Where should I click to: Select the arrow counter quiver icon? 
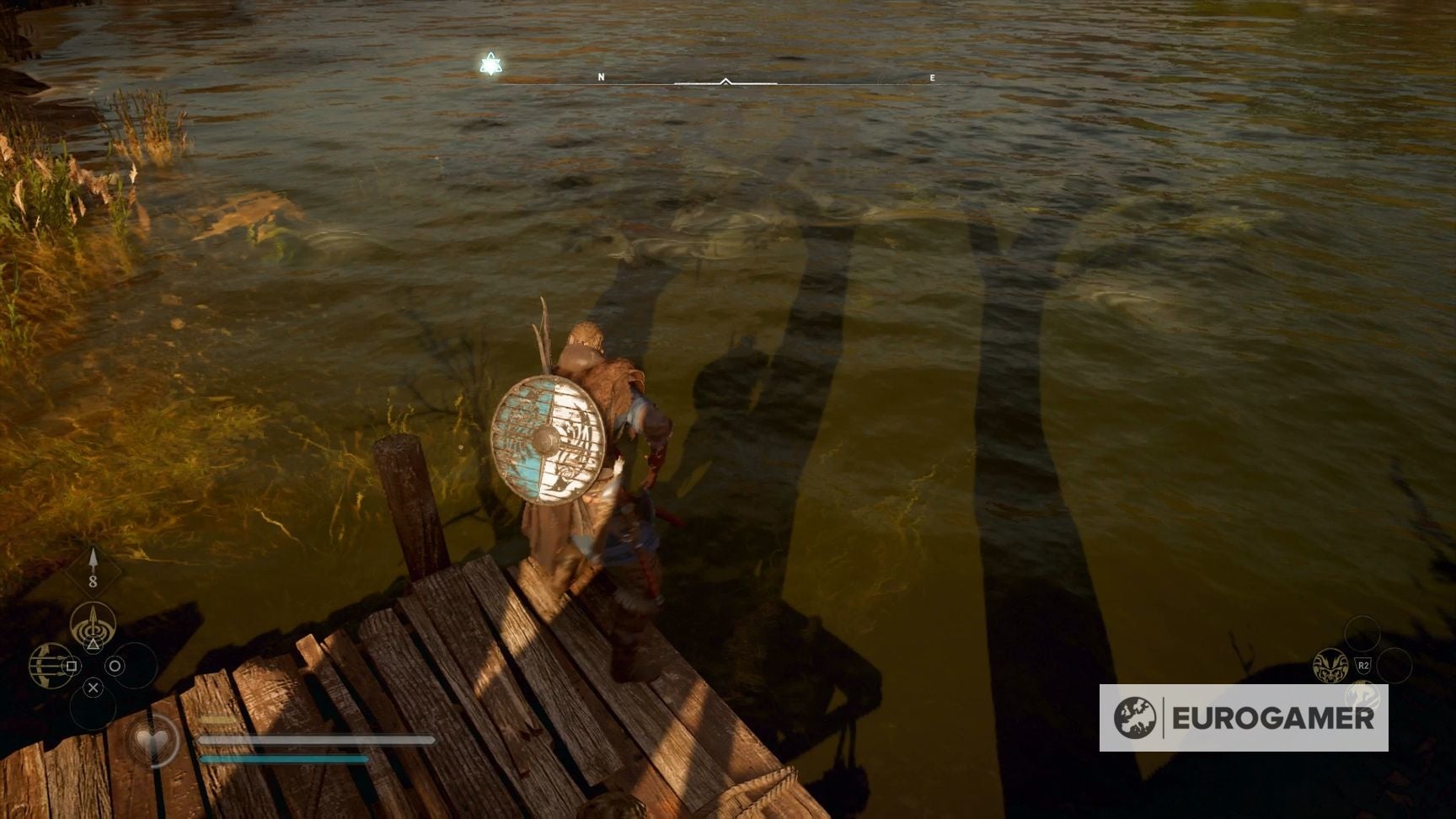coord(93,565)
